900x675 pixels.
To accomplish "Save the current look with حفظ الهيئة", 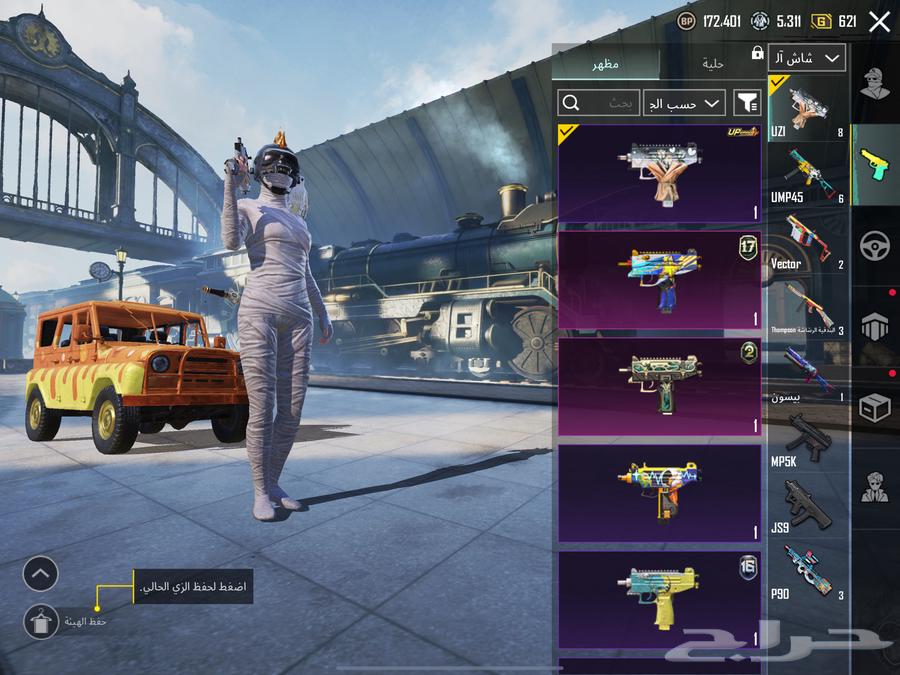I will tap(41, 622).
